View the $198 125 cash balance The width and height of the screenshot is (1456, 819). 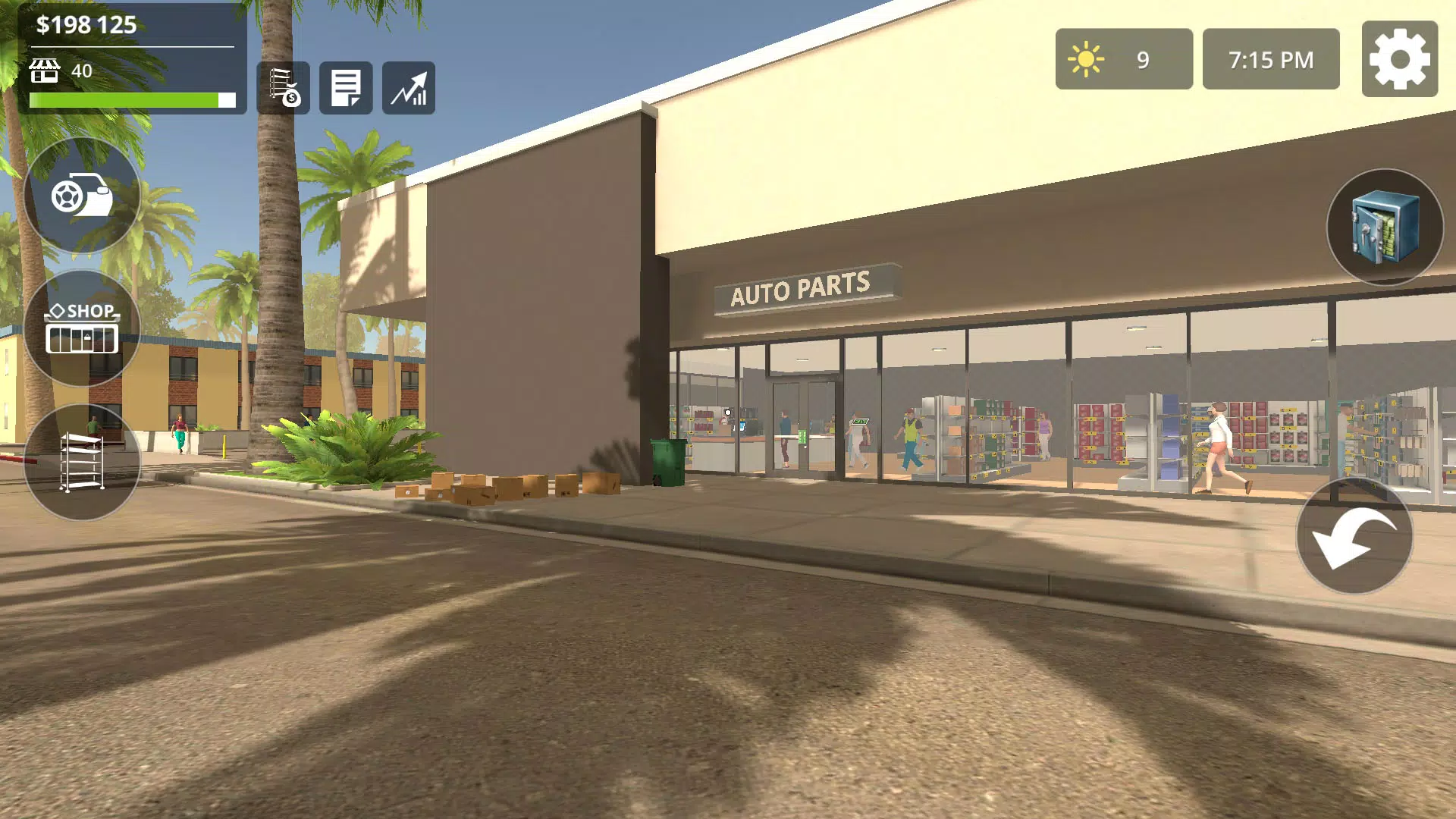point(86,25)
